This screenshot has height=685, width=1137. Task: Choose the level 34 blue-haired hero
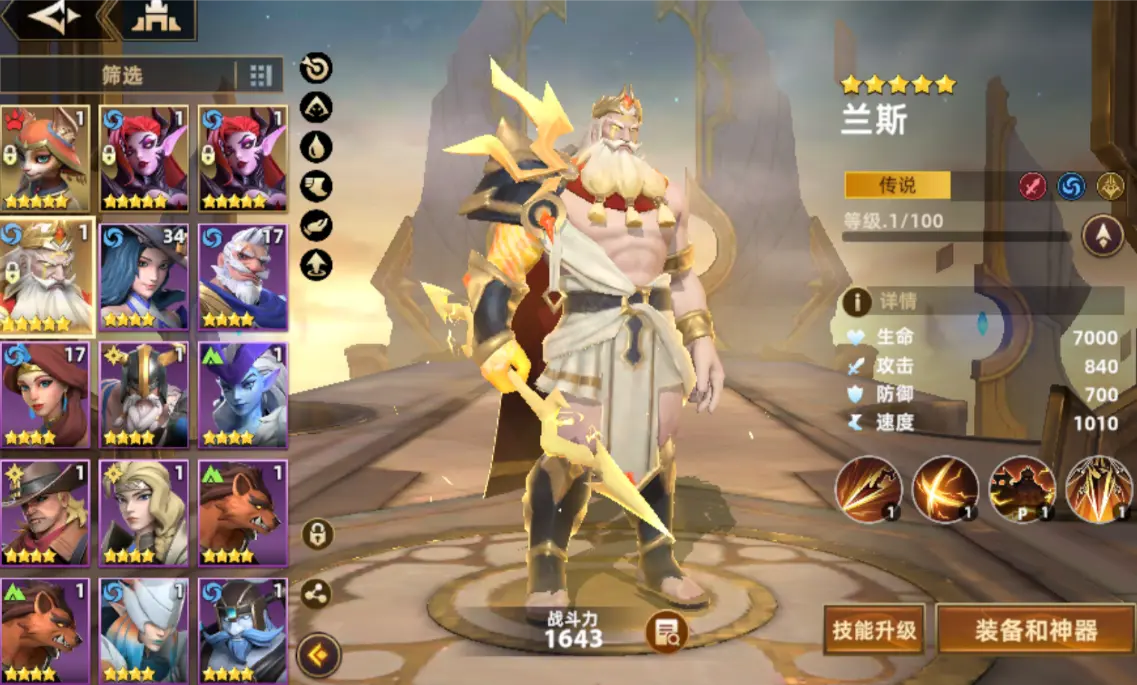(x=144, y=277)
